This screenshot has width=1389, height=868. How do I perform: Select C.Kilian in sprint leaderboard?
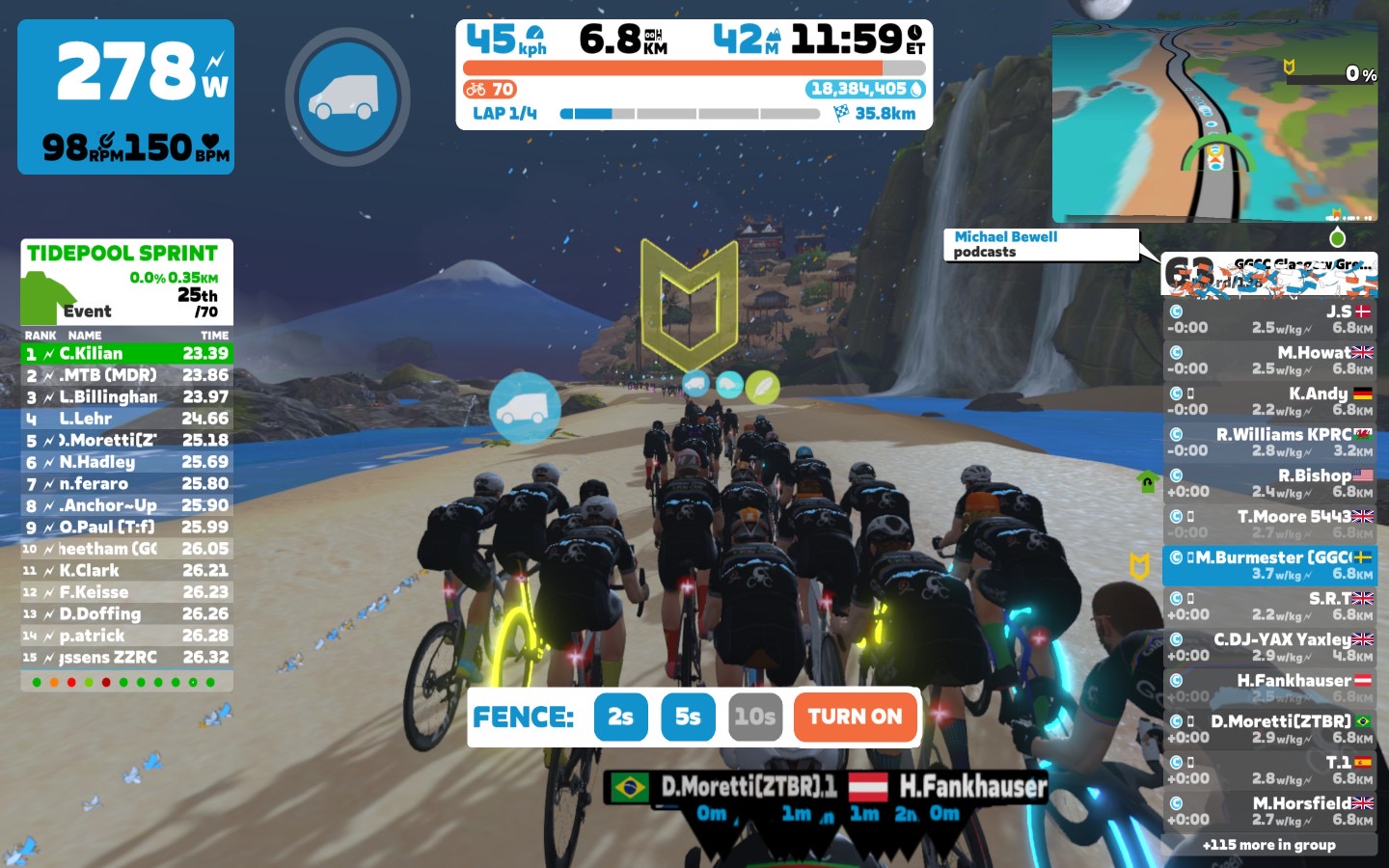[x=126, y=354]
